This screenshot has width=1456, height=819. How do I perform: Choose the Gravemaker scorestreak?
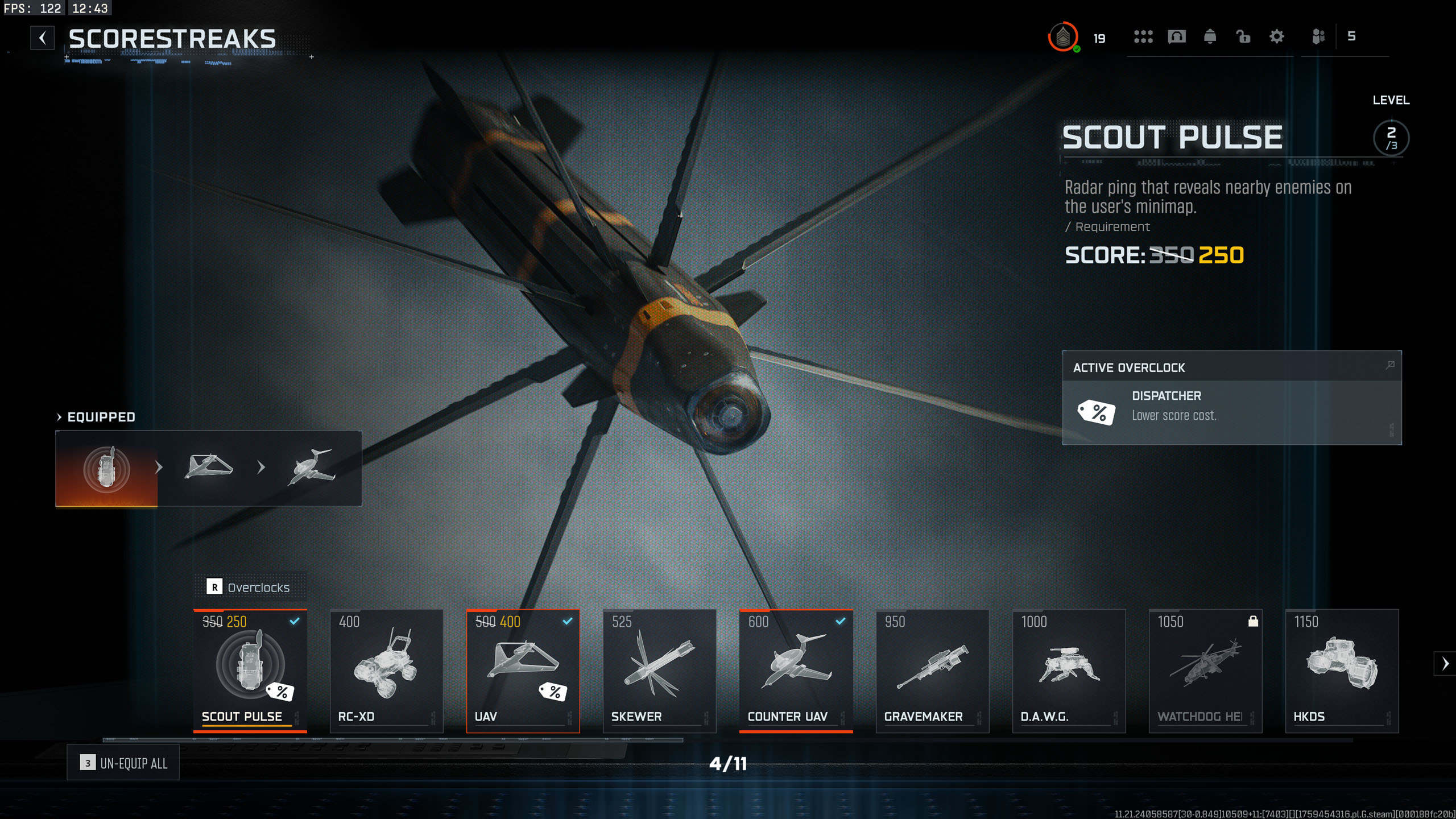pos(933,670)
